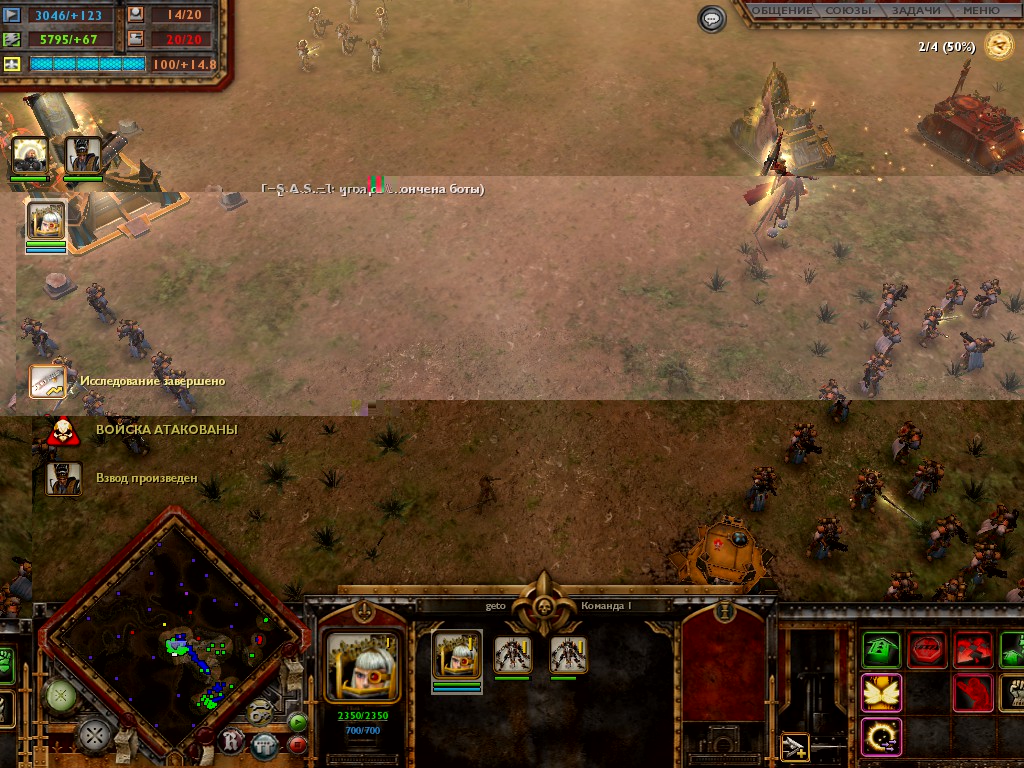The width and height of the screenshot is (1024, 768).
Task: Open the Исследование завершено notification
Action: click(x=47, y=381)
